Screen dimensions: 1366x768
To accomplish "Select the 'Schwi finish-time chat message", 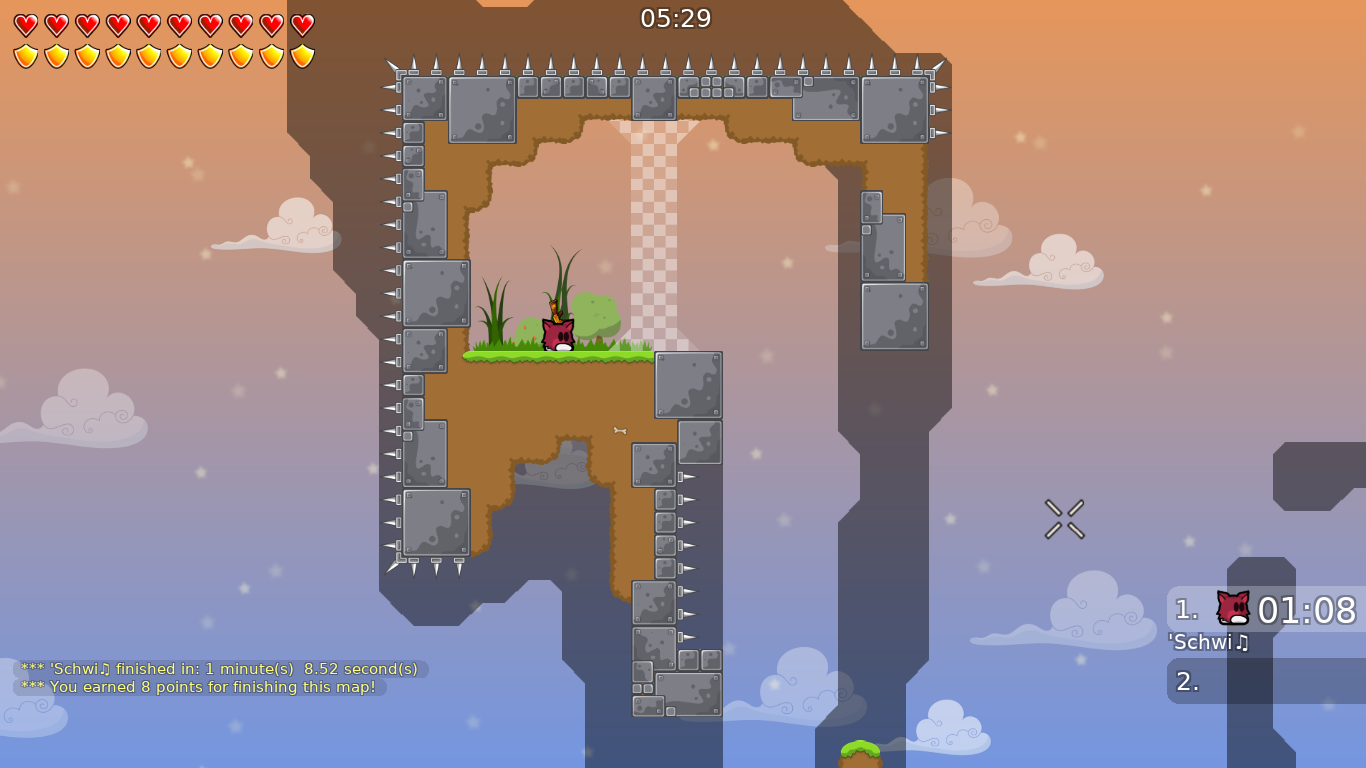I will [x=220, y=667].
